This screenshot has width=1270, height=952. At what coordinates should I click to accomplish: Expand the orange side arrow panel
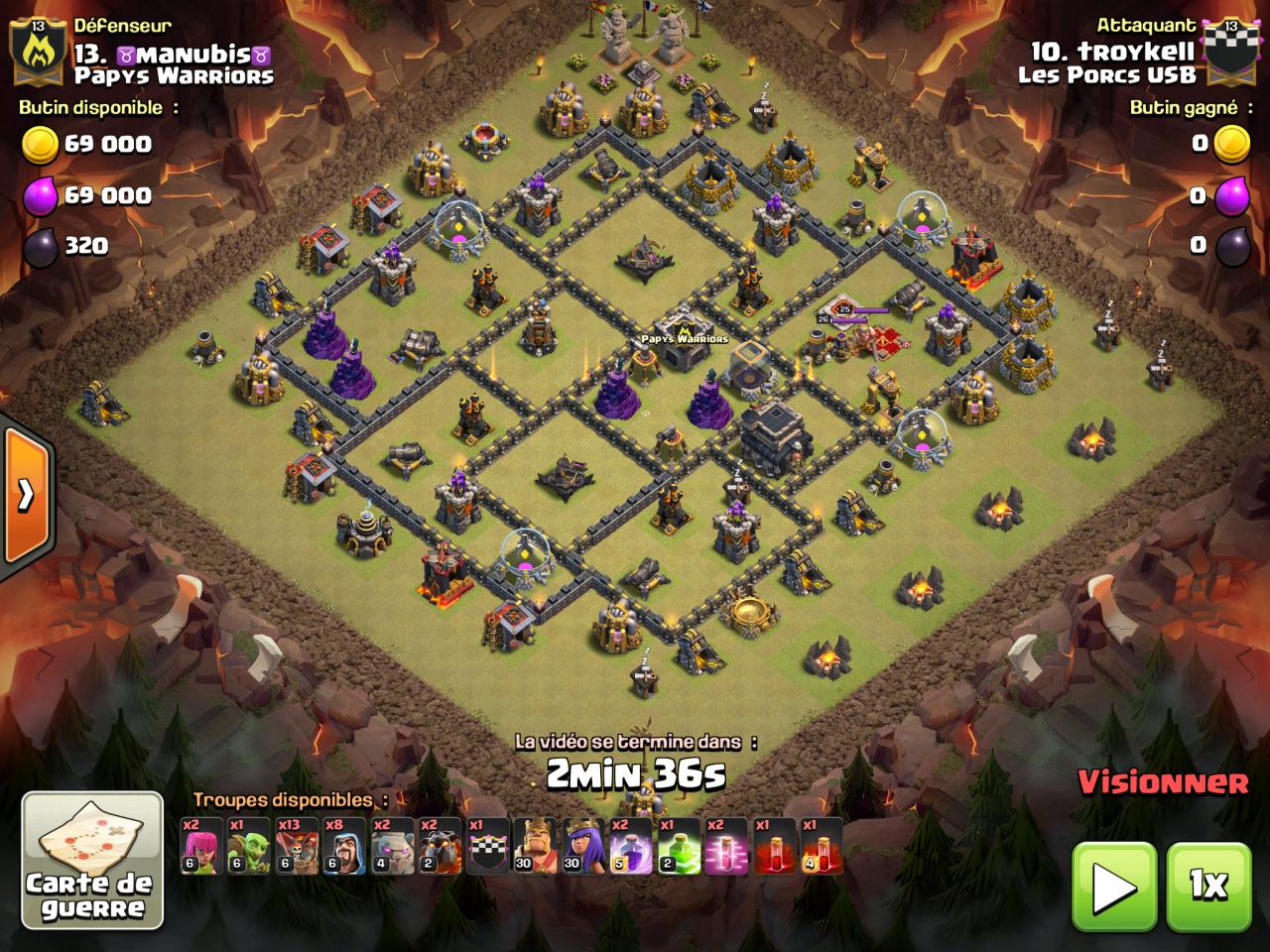(x=26, y=493)
